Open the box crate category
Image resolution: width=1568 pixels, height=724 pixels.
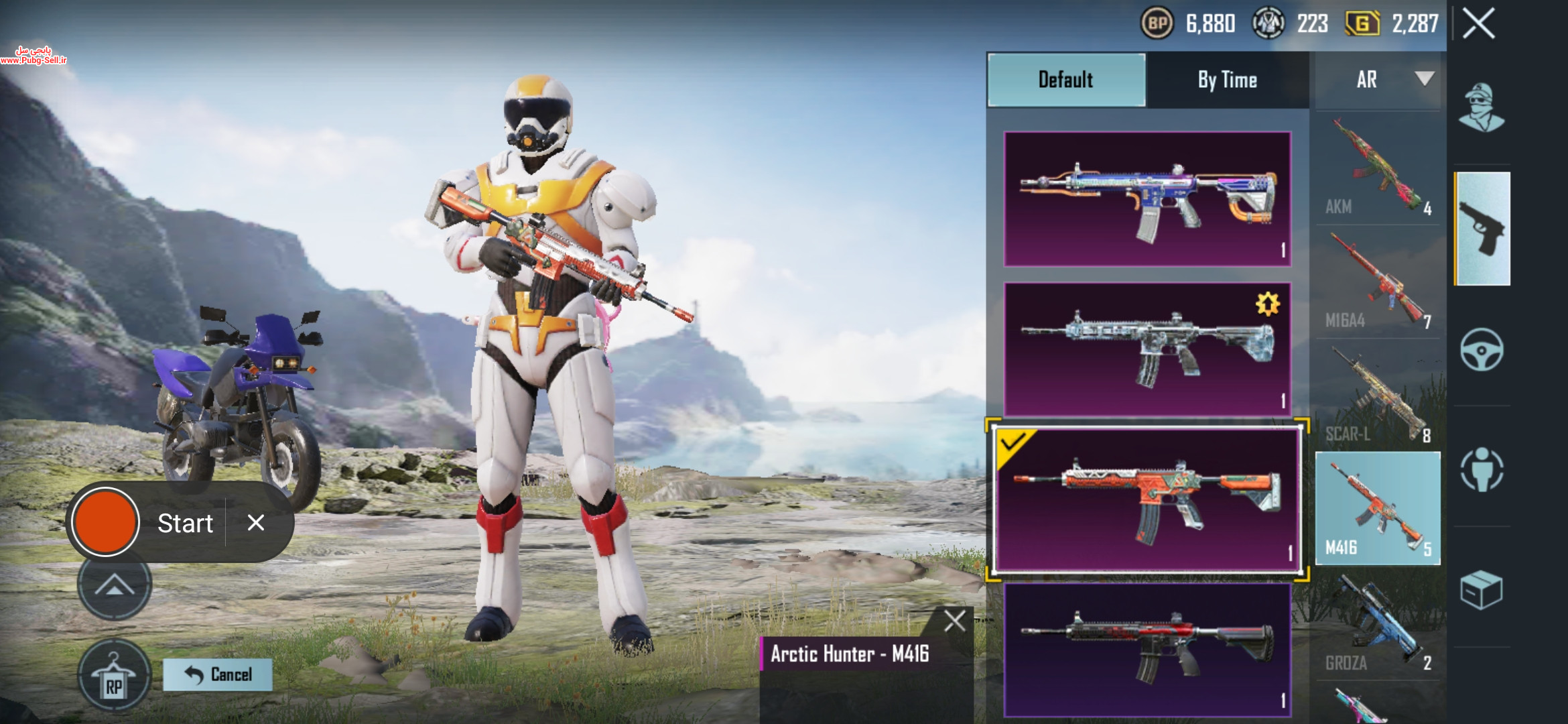coord(1481,591)
